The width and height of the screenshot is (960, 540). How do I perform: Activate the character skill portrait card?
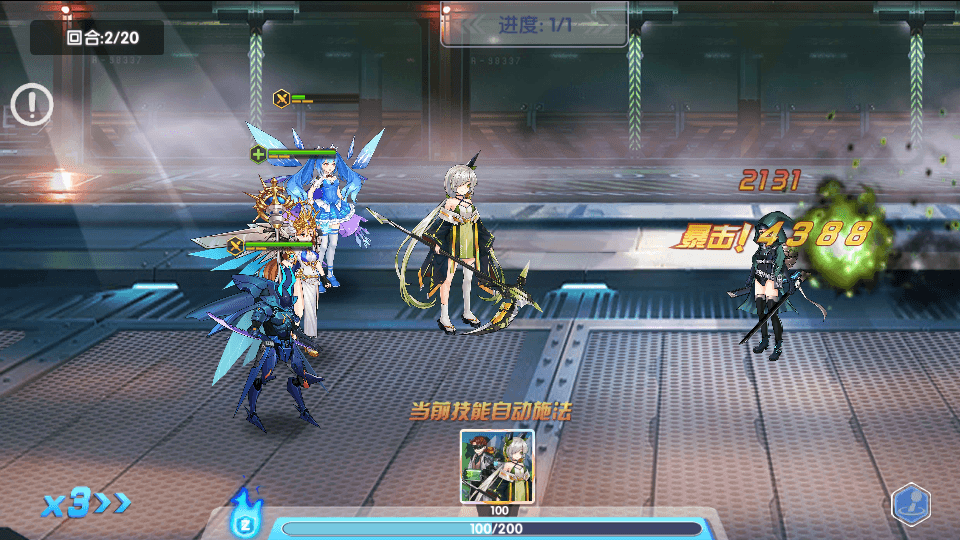pos(497,466)
